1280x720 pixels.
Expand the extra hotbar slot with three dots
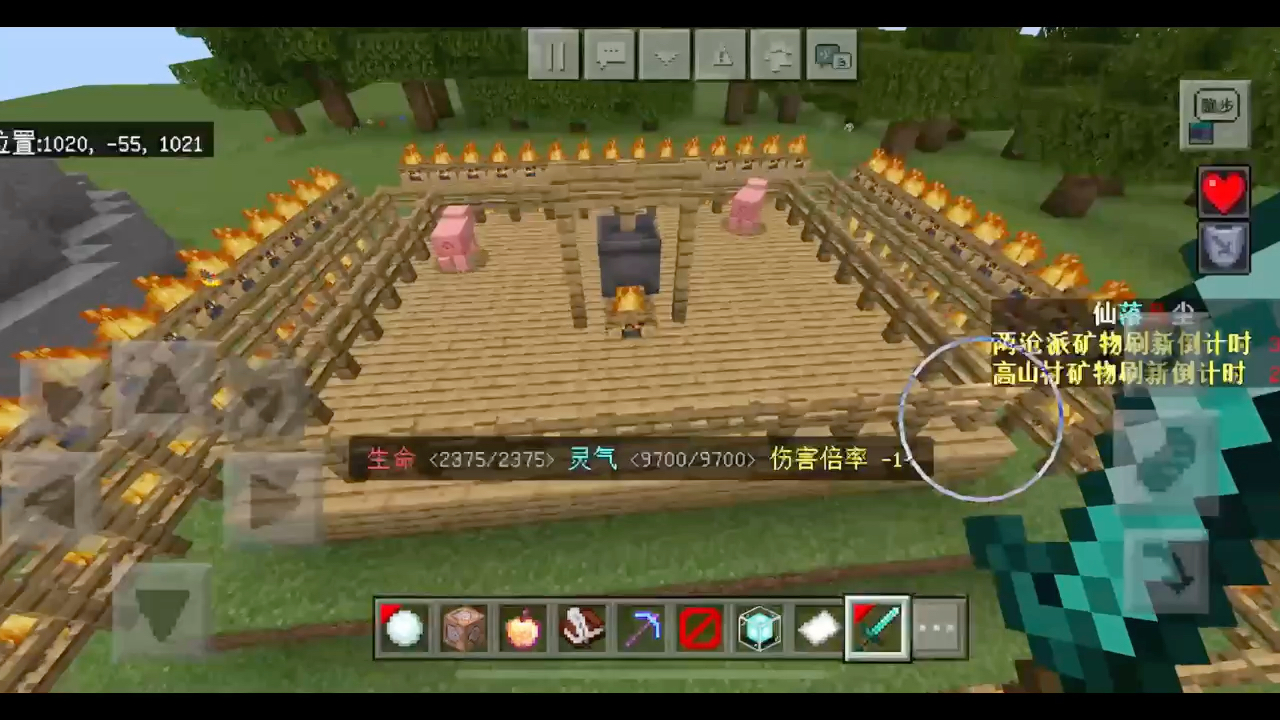coord(937,627)
